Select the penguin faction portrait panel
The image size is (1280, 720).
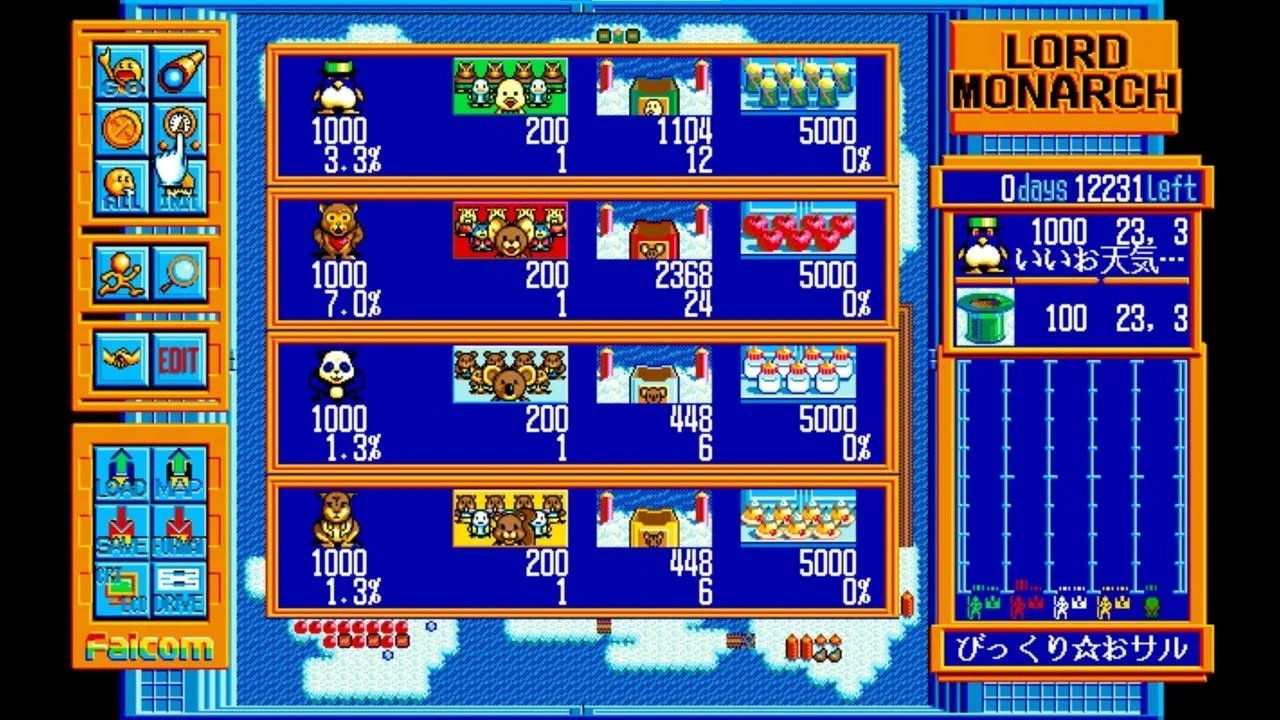point(981,246)
